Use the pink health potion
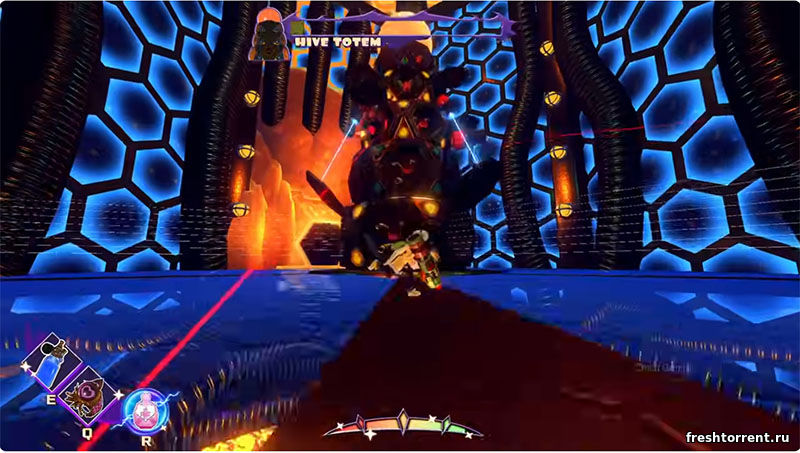This screenshot has height=453, width=800. (x=146, y=410)
